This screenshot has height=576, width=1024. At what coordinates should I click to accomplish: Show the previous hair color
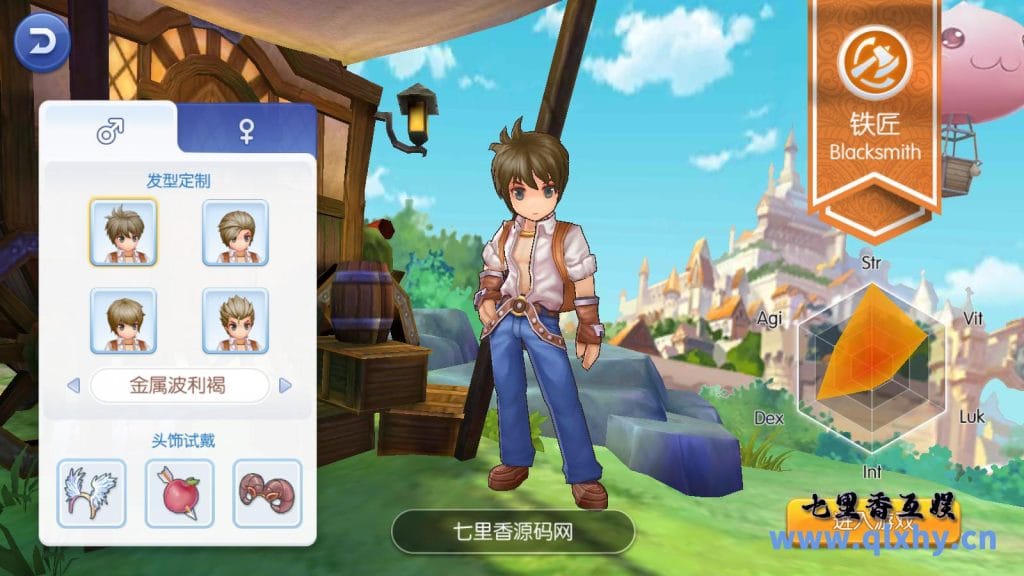coord(72,385)
